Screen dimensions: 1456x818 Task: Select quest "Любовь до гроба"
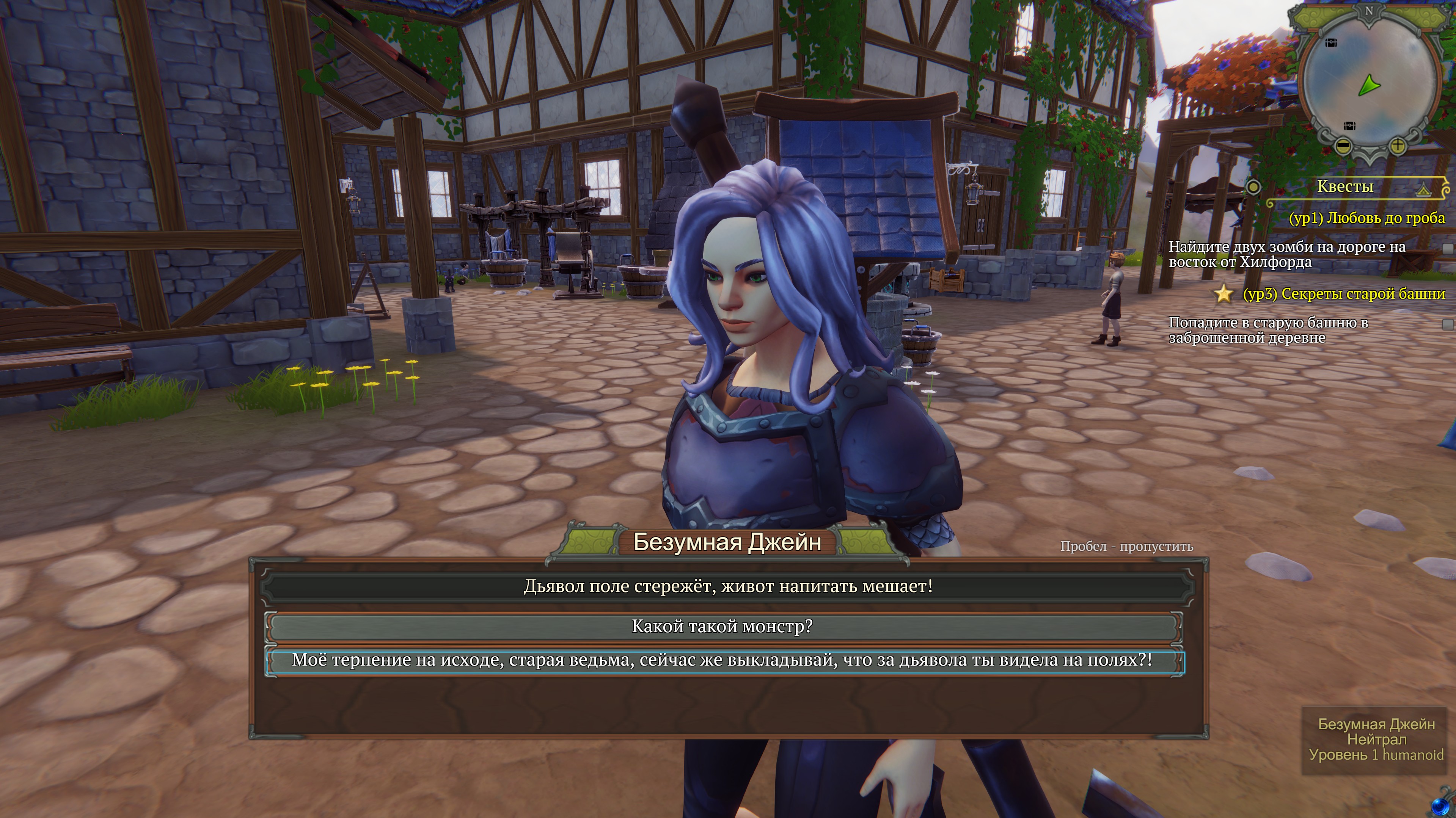click(x=1366, y=218)
